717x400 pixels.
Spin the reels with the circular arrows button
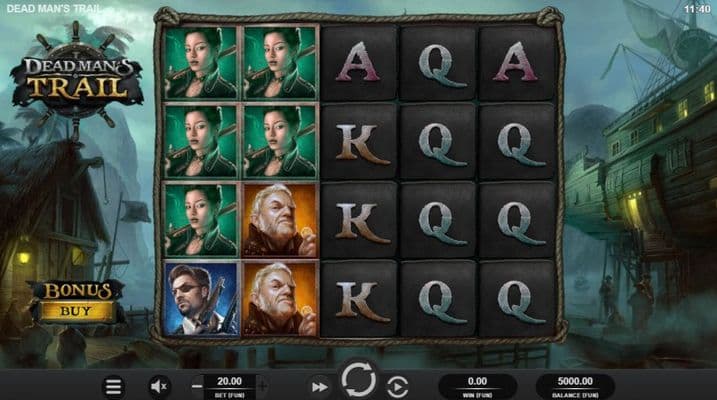pyautogui.click(x=358, y=381)
